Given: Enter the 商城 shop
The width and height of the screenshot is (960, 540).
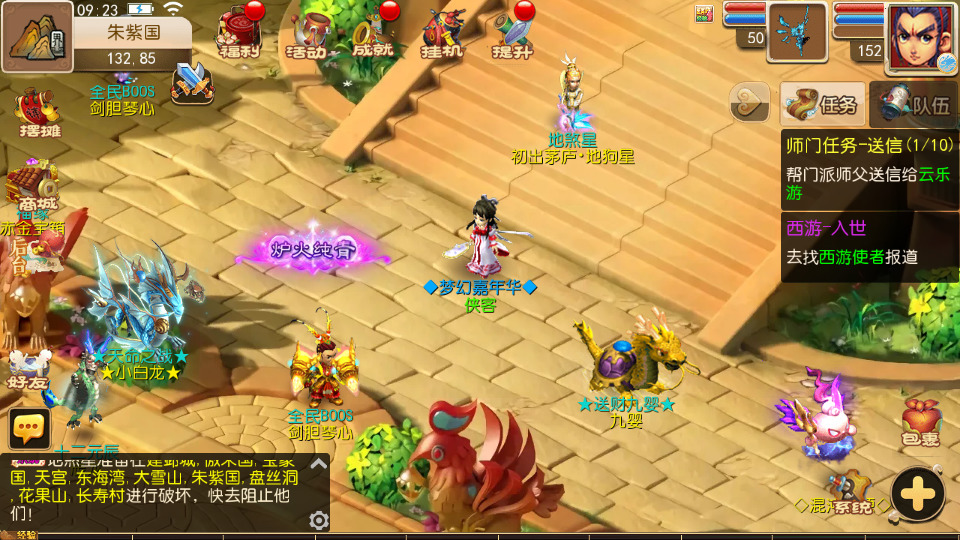Looking at the screenshot, I should (32, 190).
